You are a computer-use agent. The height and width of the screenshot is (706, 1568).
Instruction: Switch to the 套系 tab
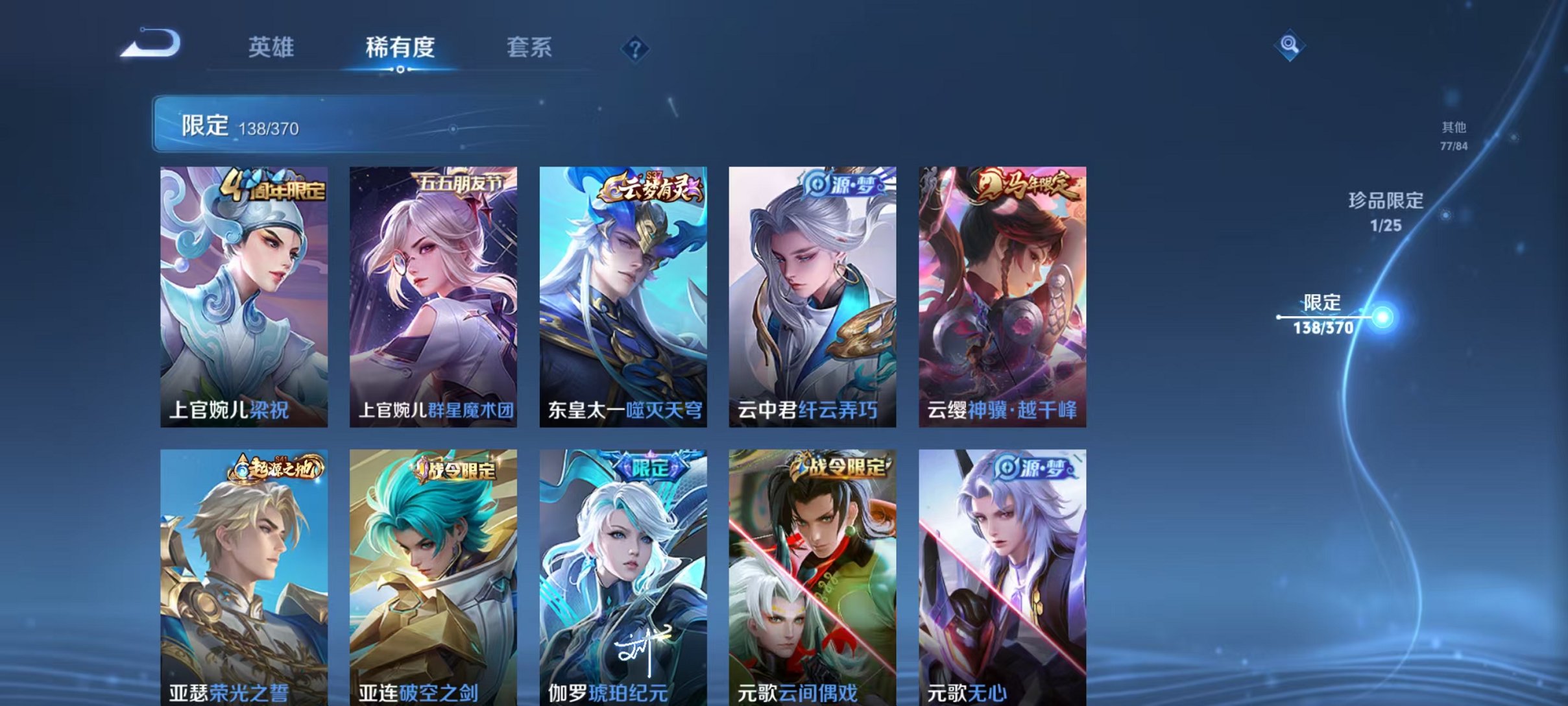pos(530,47)
